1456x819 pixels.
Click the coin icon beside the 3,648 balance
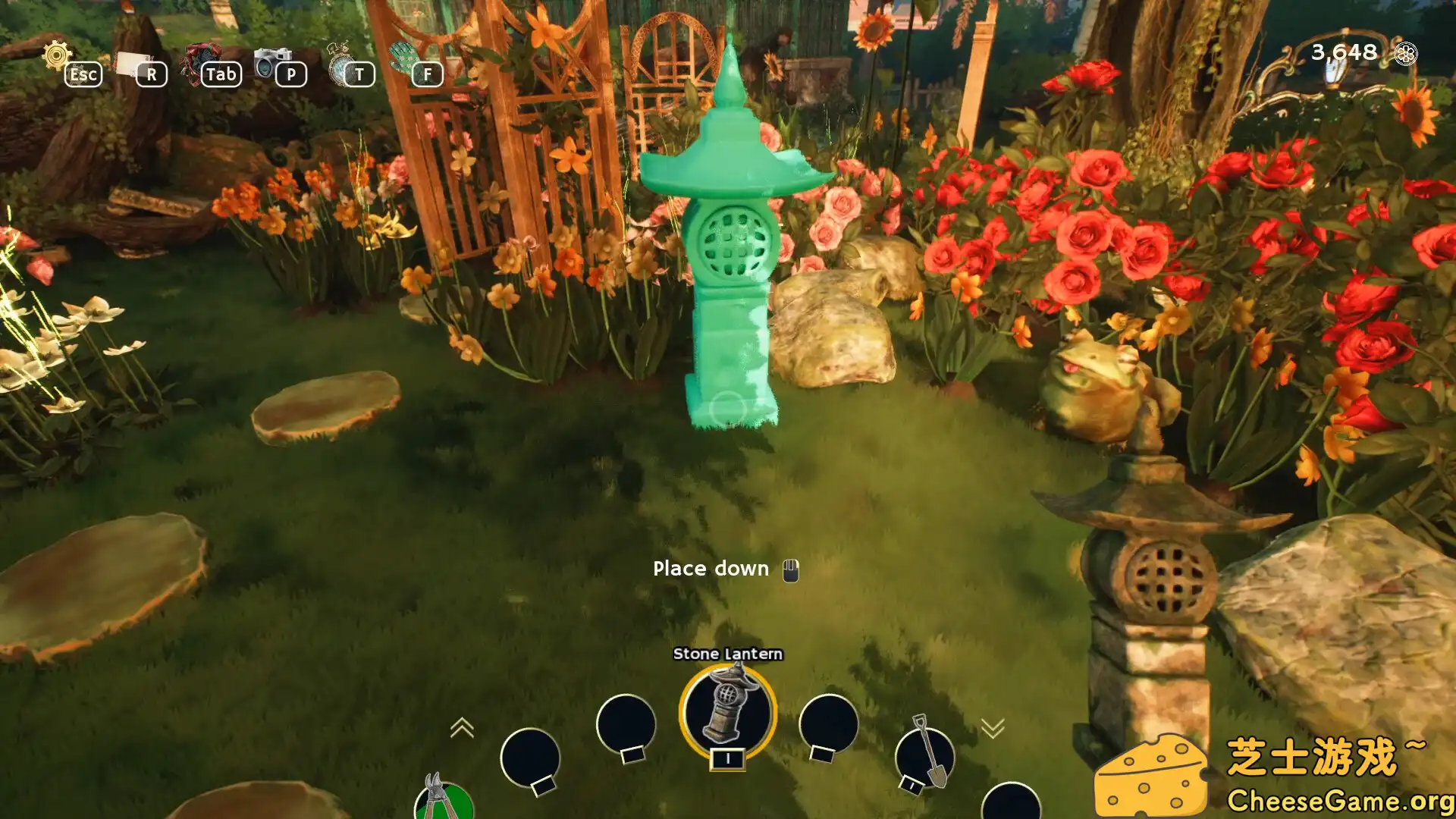pos(1407,53)
